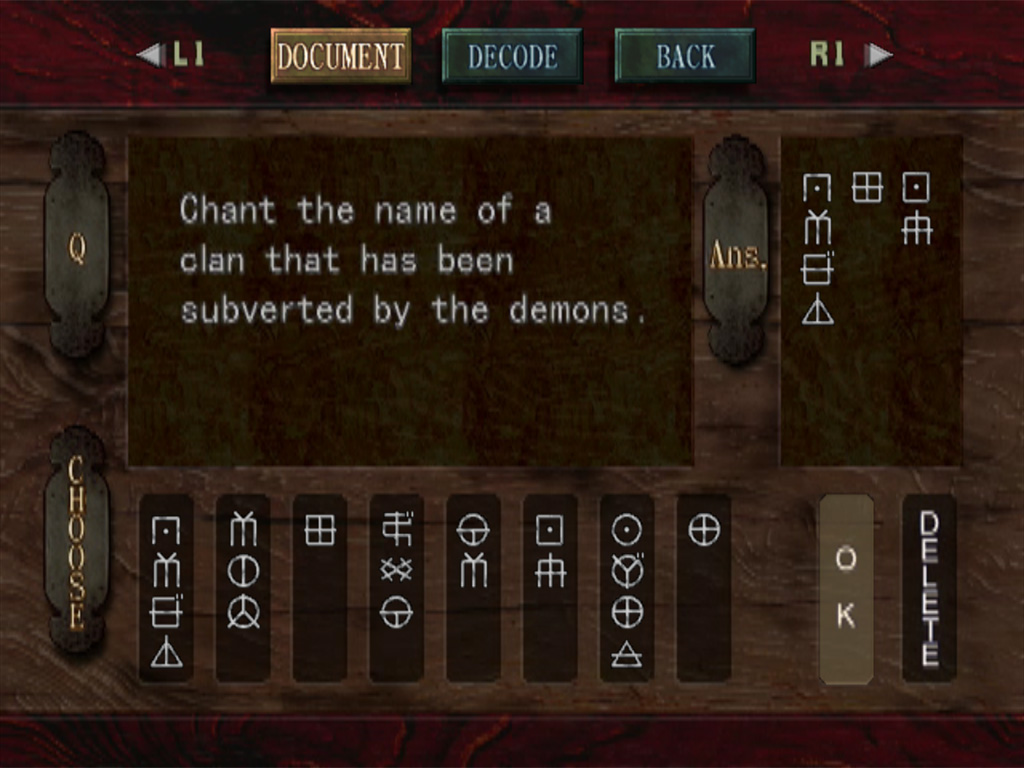Screen dimensions: 1024x768
Task: Open the DOCUMENT tab
Action: (x=340, y=56)
